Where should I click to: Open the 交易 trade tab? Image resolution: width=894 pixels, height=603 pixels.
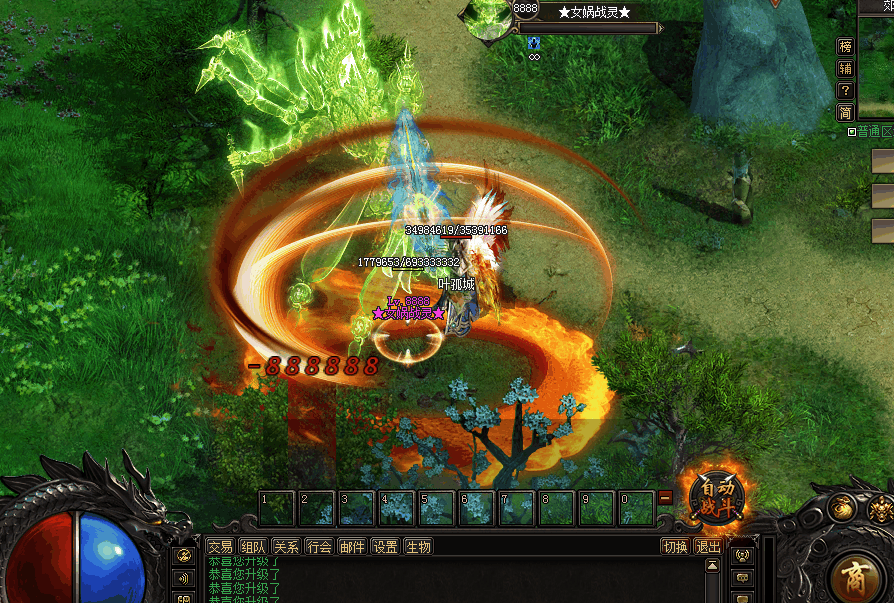220,547
